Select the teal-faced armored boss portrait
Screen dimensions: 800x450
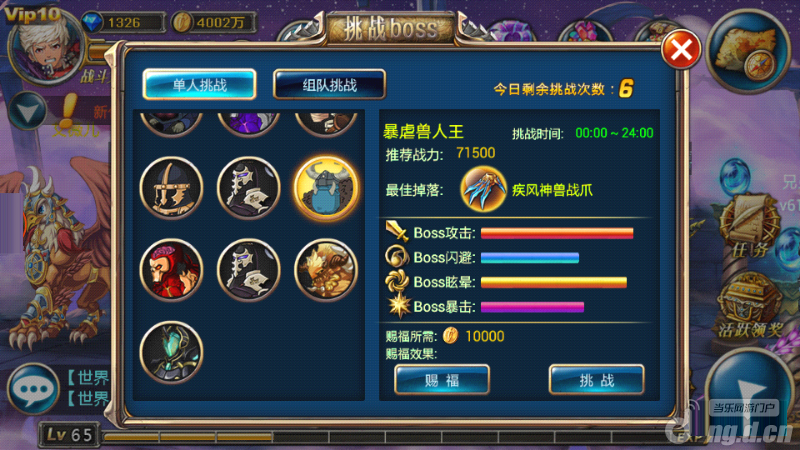tap(171, 350)
